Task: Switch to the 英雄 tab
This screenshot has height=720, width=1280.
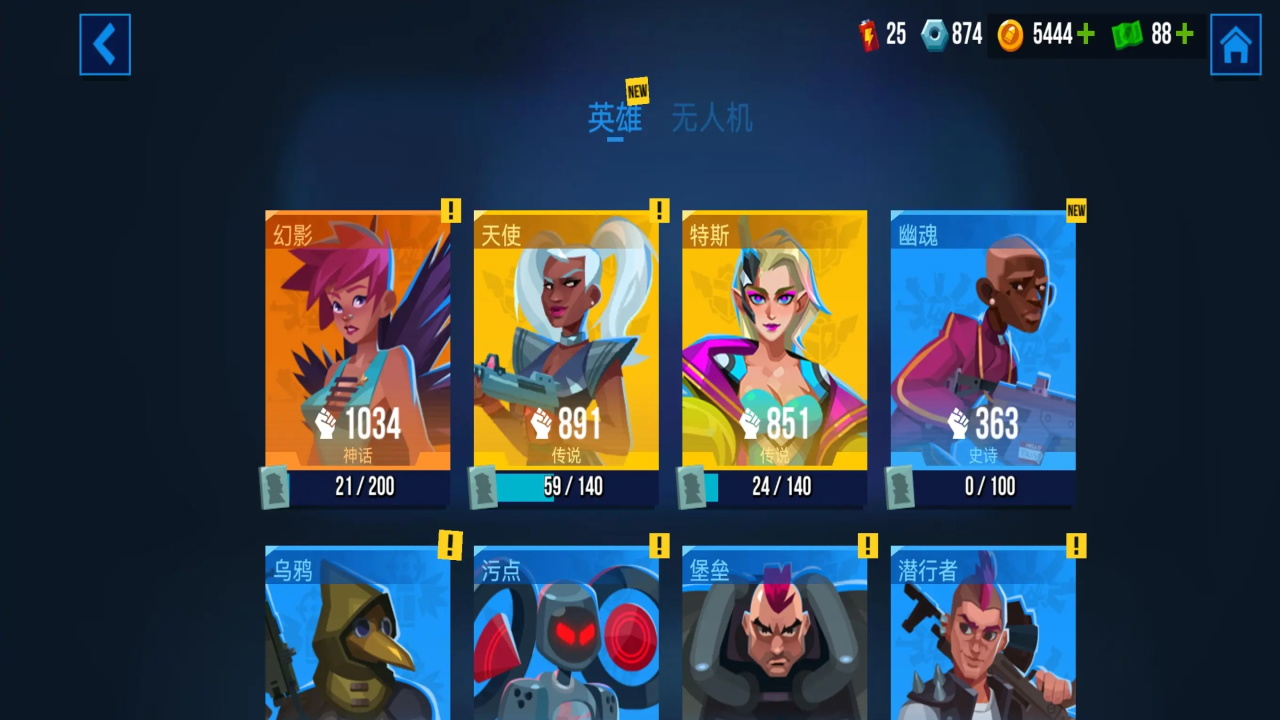Action: [x=614, y=119]
